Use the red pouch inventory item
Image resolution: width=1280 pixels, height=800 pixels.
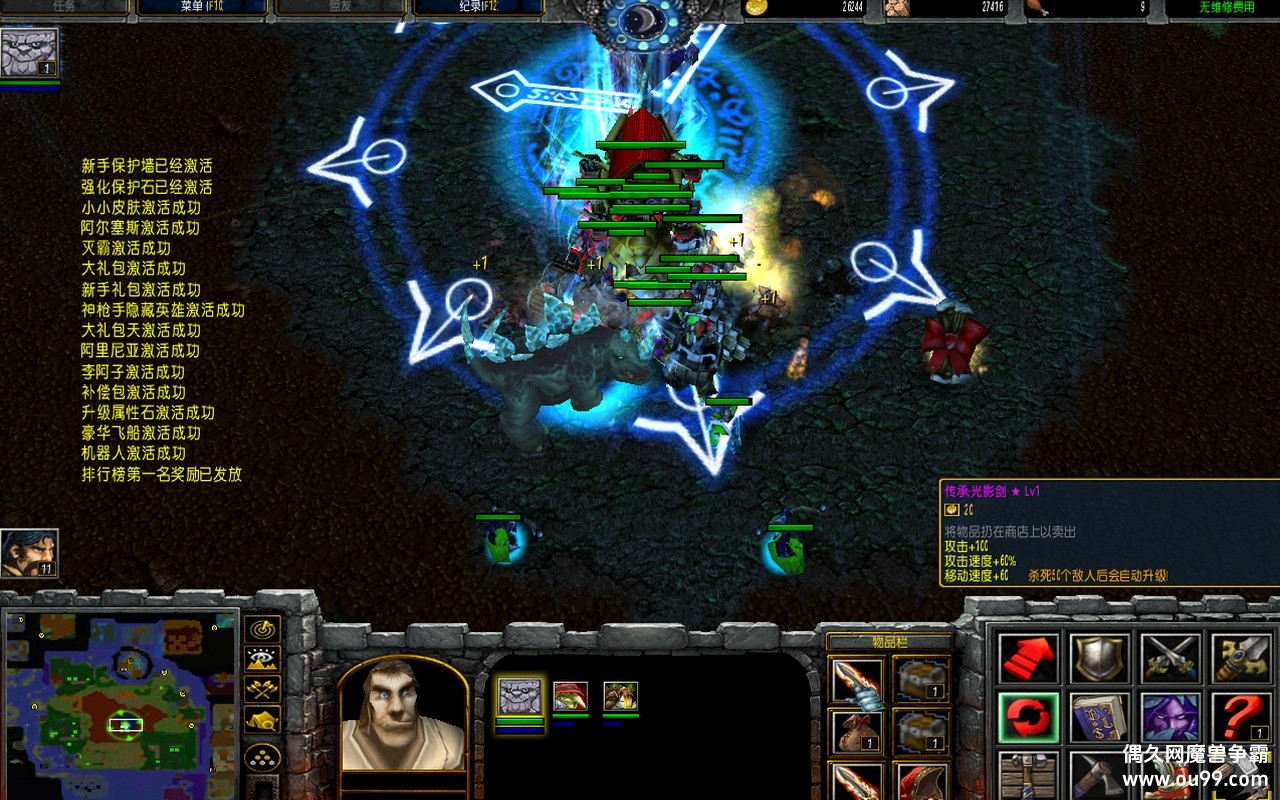[857, 730]
